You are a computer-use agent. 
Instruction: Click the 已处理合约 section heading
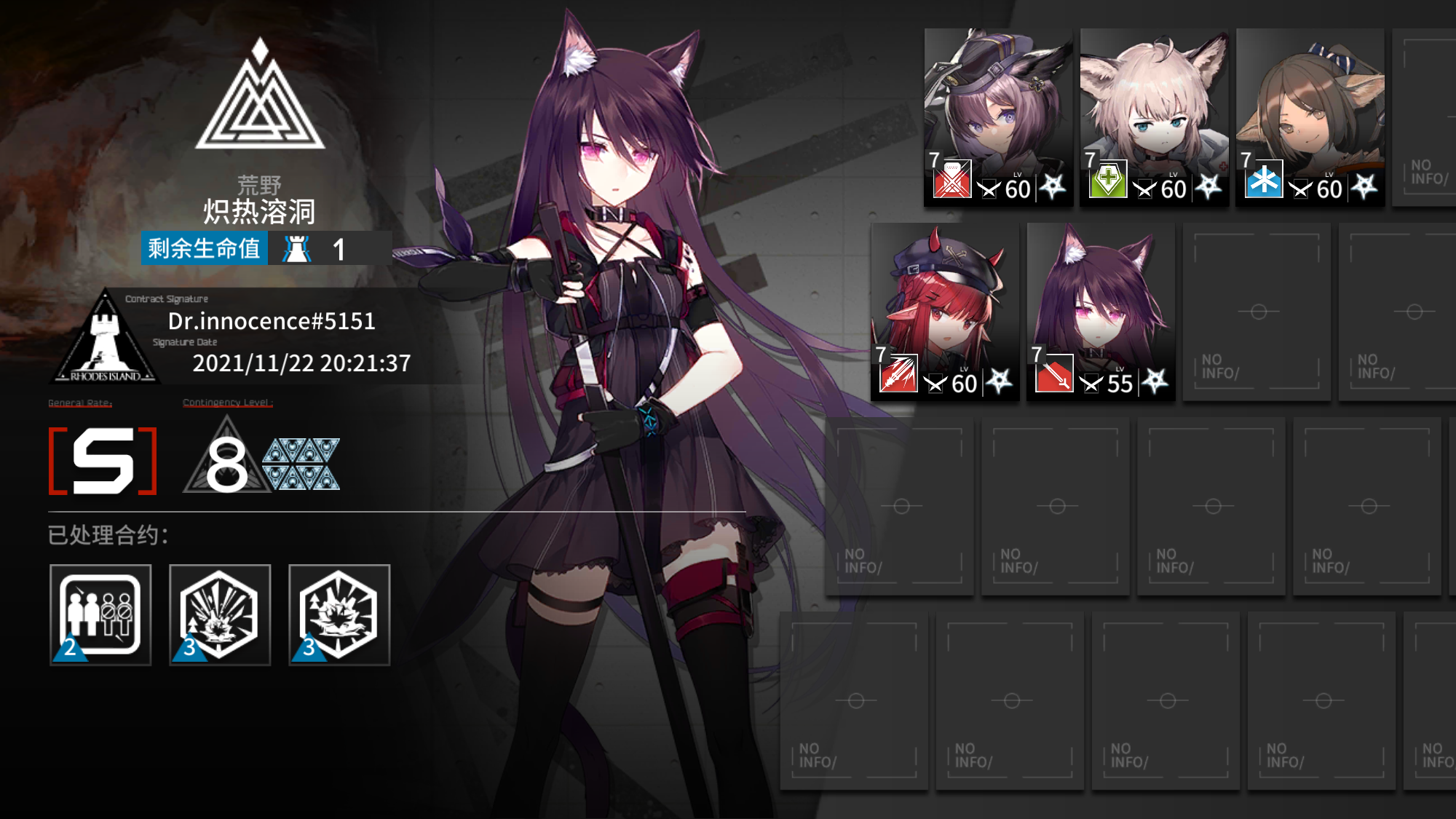click(x=108, y=536)
